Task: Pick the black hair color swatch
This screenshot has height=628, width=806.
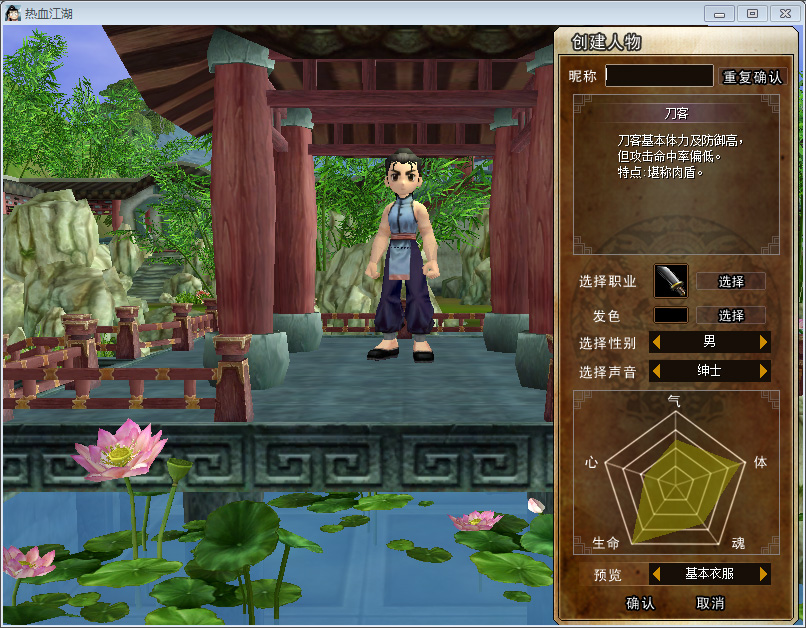Action: pos(671,315)
